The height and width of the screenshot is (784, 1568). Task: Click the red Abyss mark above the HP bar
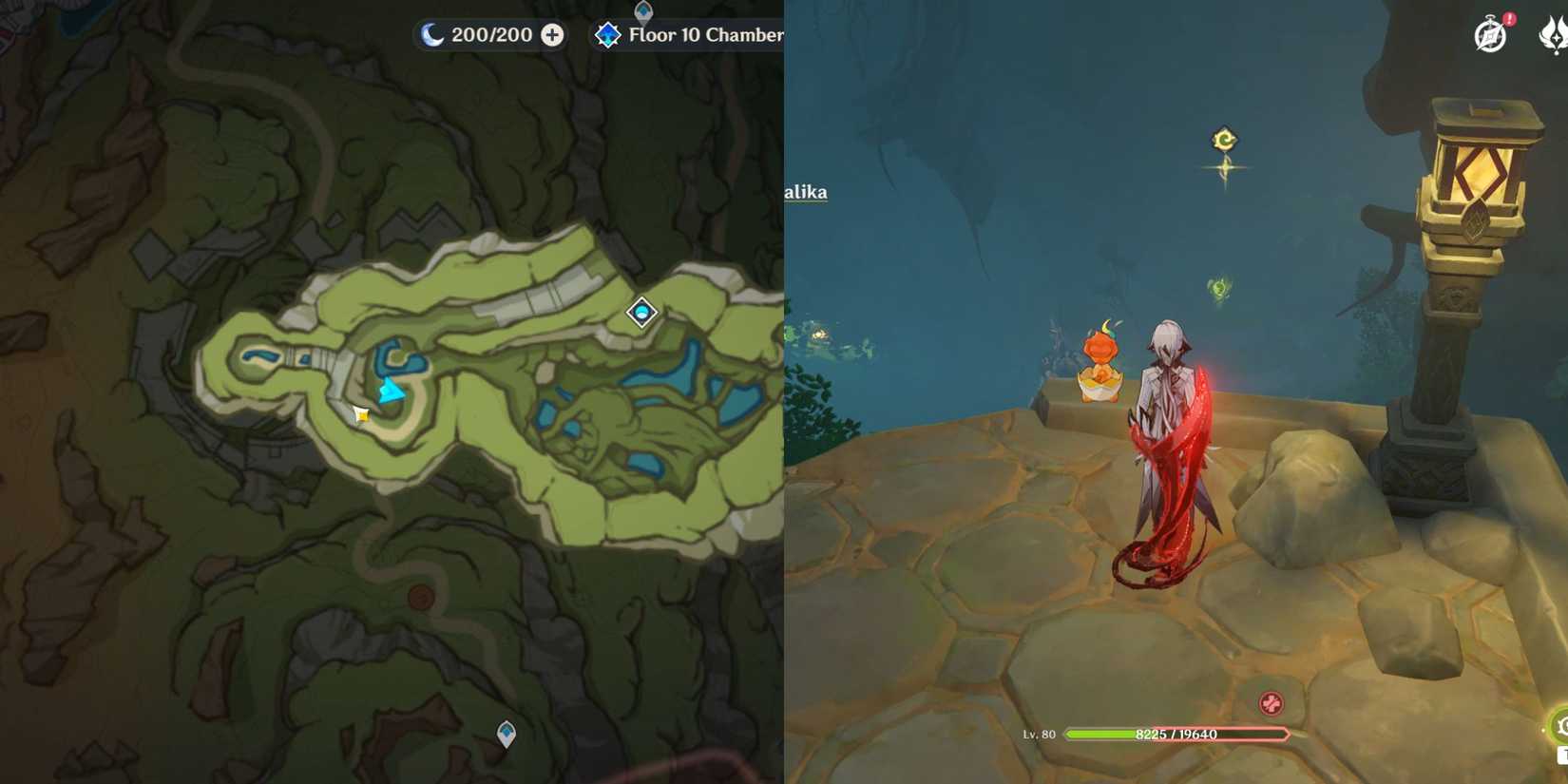(1271, 704)
